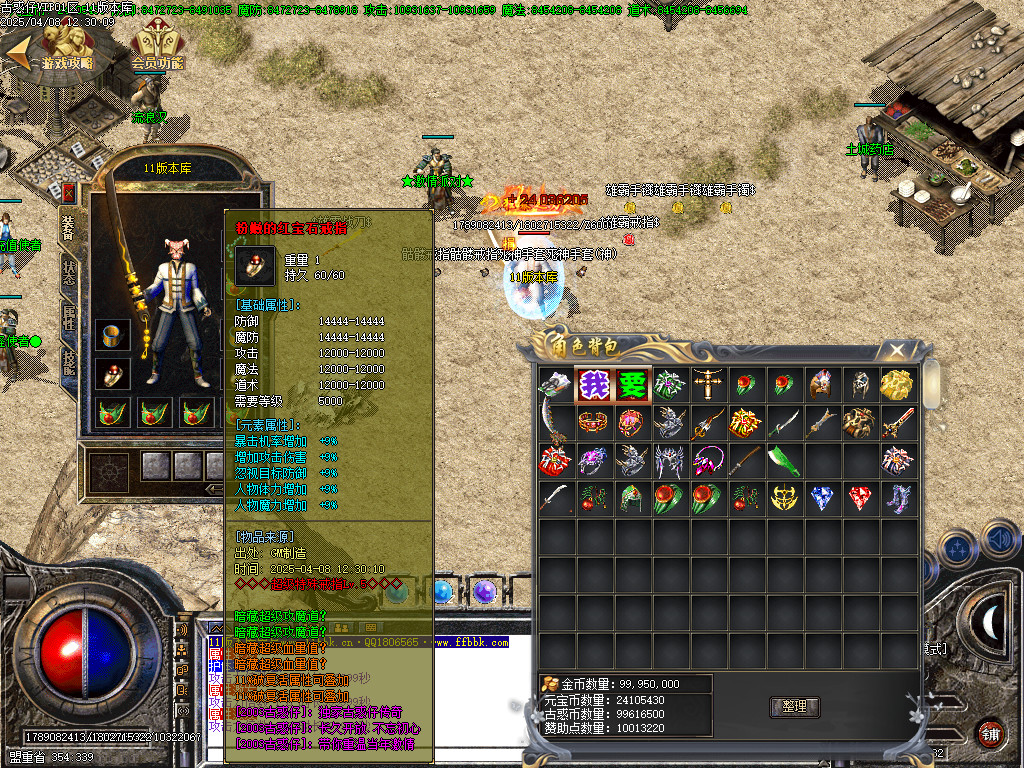This screenshot has width=1024, height=768.
Task: Select the green 要 character tile
Action: 631,384
